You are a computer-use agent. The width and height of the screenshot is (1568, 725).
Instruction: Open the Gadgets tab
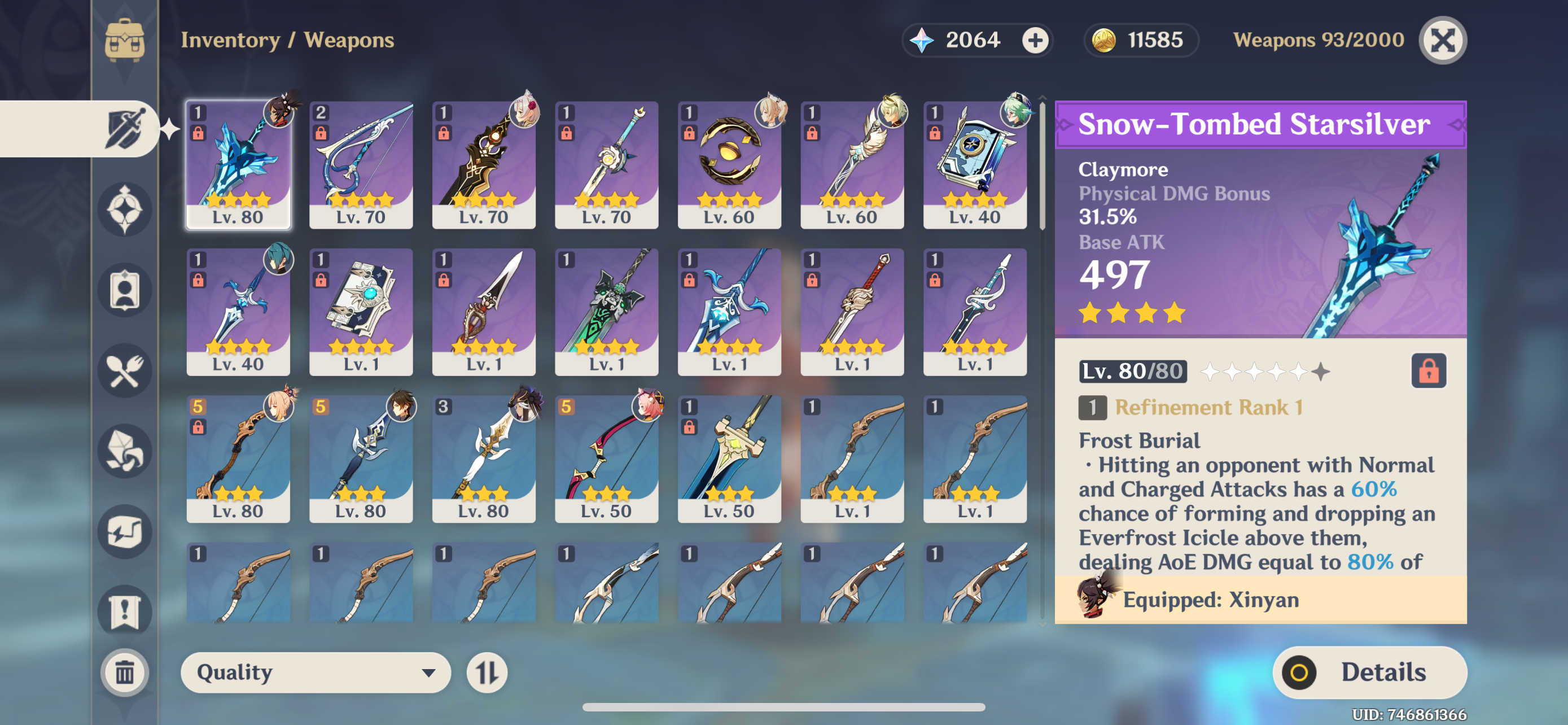pos(125,531)
